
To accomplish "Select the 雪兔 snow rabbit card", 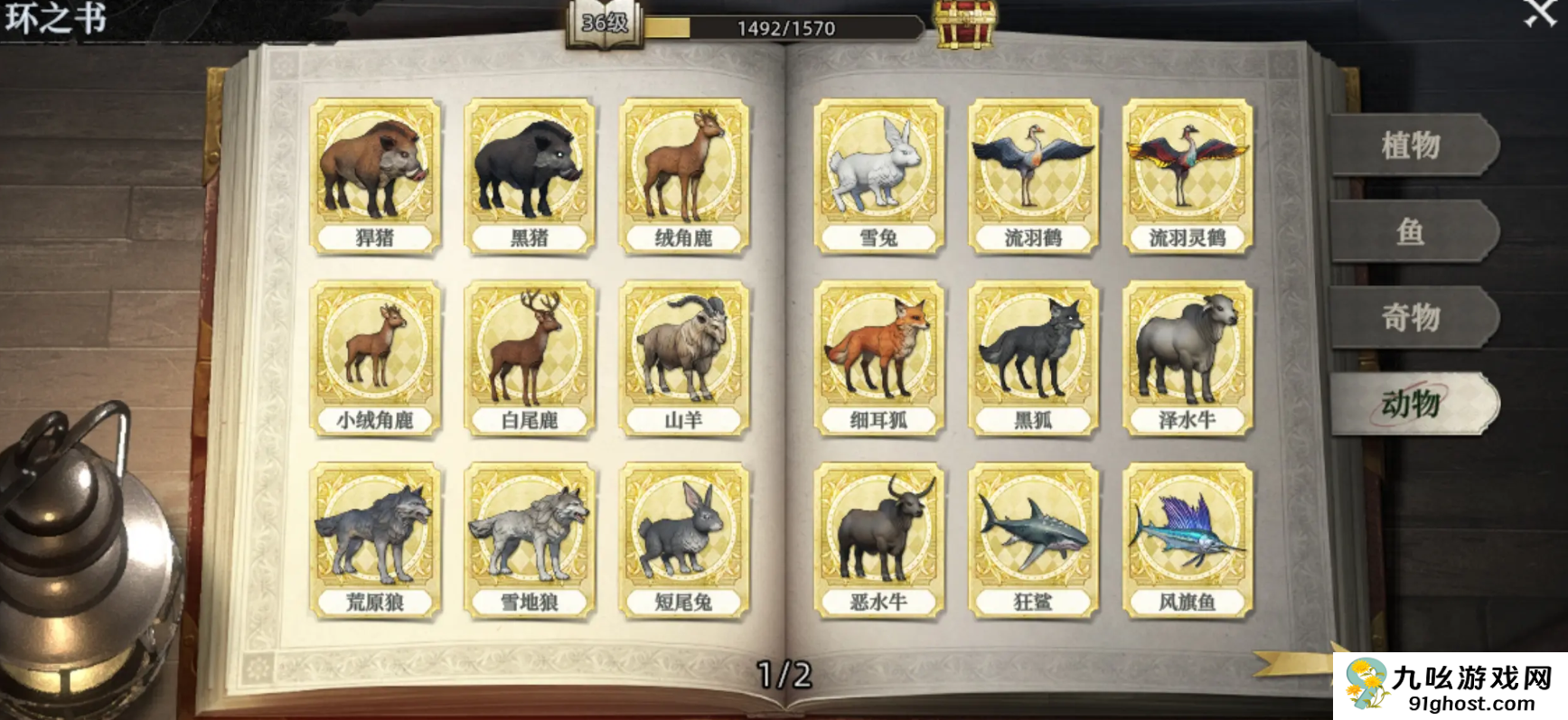I will (878, 176).
